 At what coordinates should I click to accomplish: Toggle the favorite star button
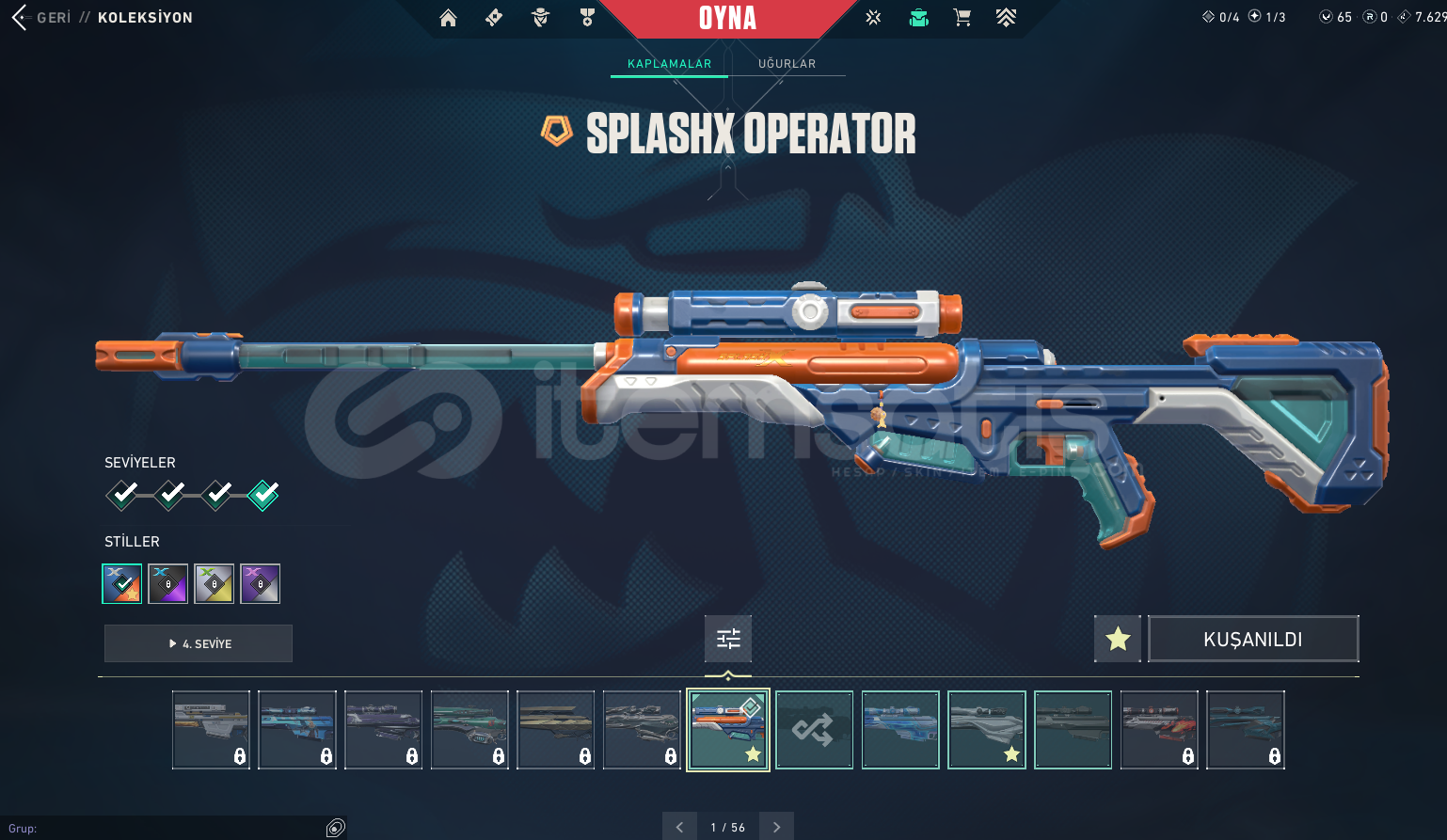pyautogui.click(x=1118, y=640)
